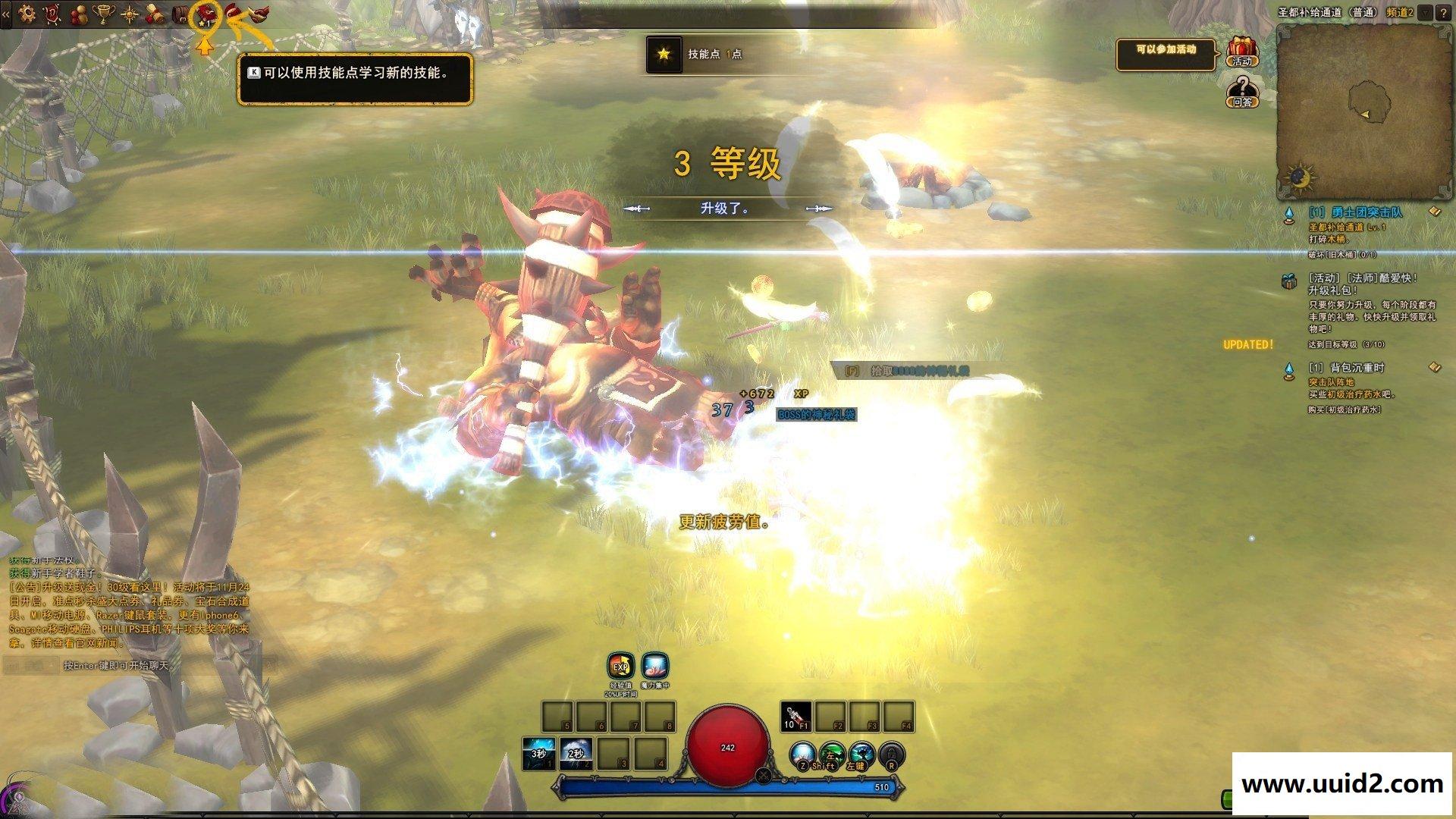The image size is (1456, 819).
Task: Select the 勇士团突击队 quest entry
Action: (1355, 213)
